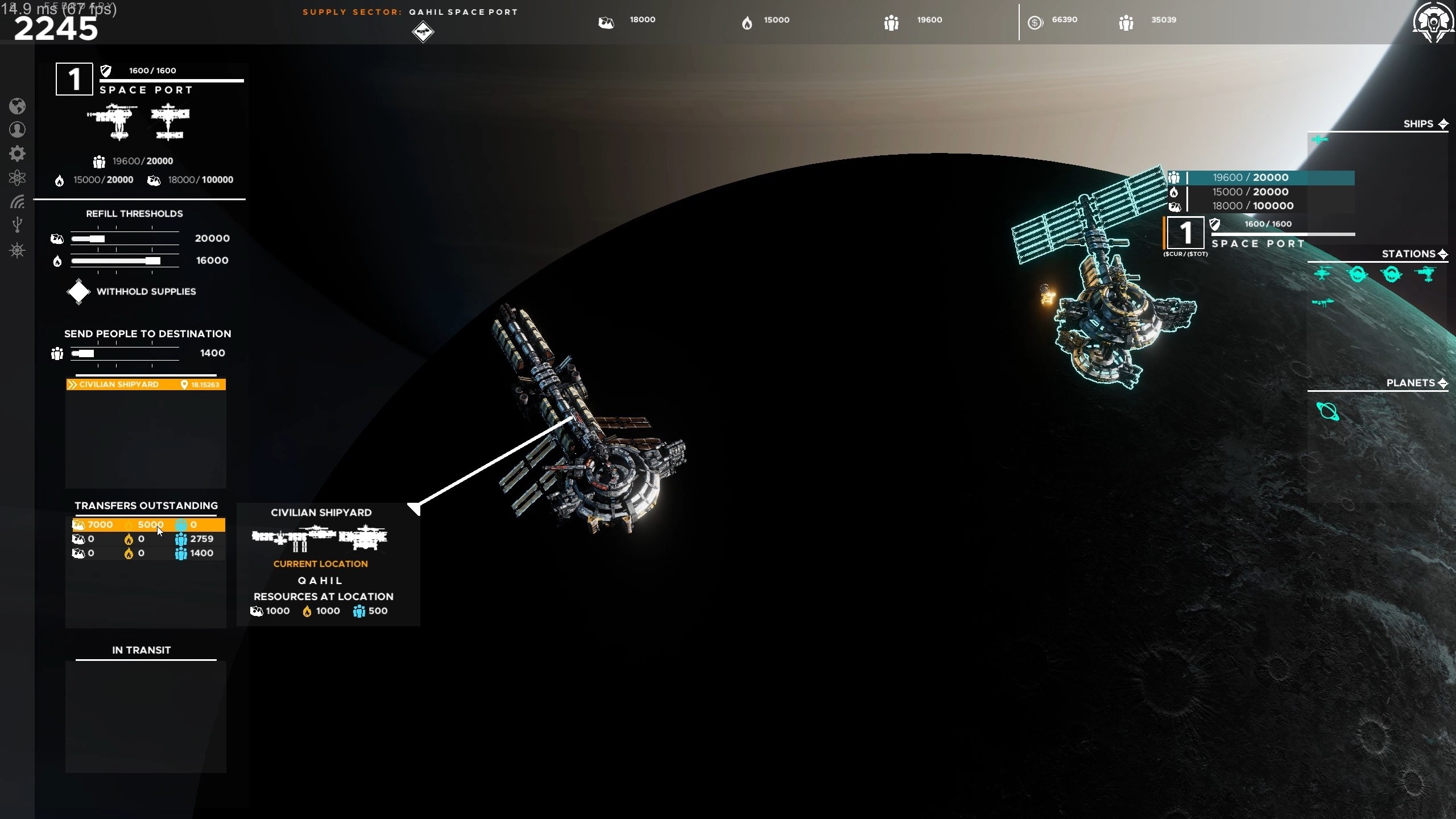Toggle the Withhold Supplies diamond

coord(78,292)
